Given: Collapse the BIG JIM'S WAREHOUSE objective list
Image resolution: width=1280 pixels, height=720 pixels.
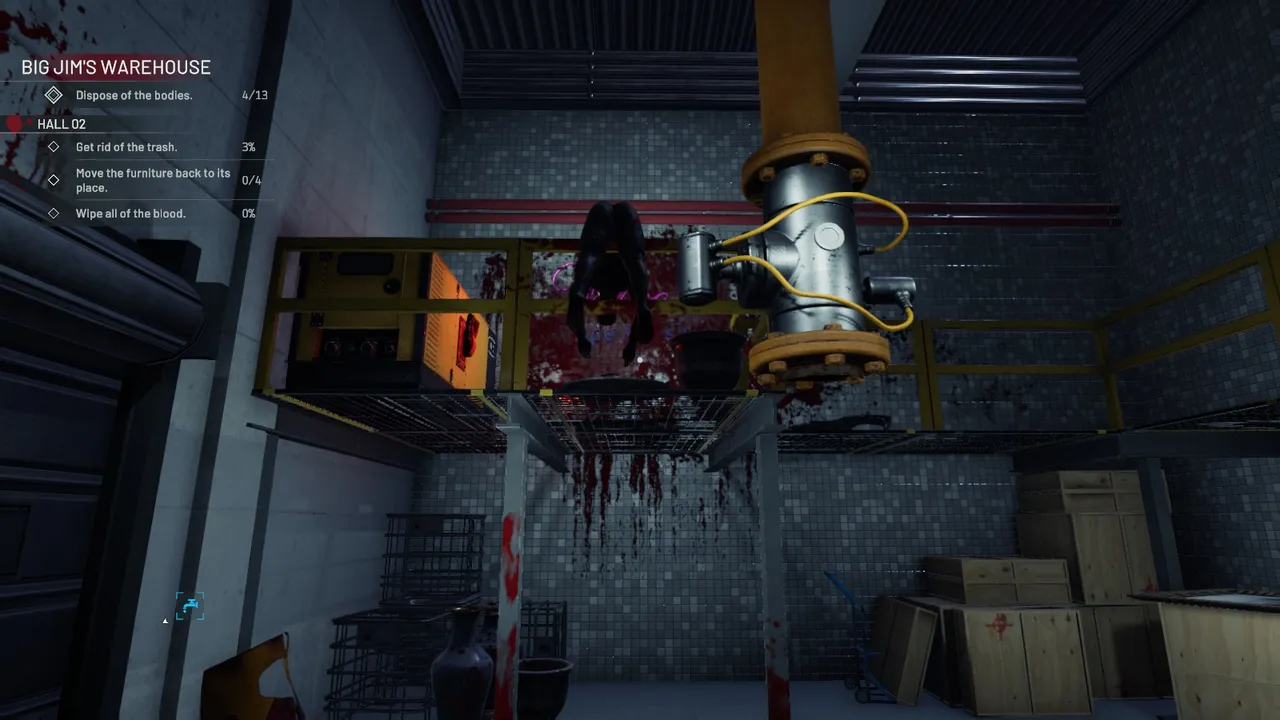Looking at the screenshot, I should pyautogui.click(x=115, y=67).
